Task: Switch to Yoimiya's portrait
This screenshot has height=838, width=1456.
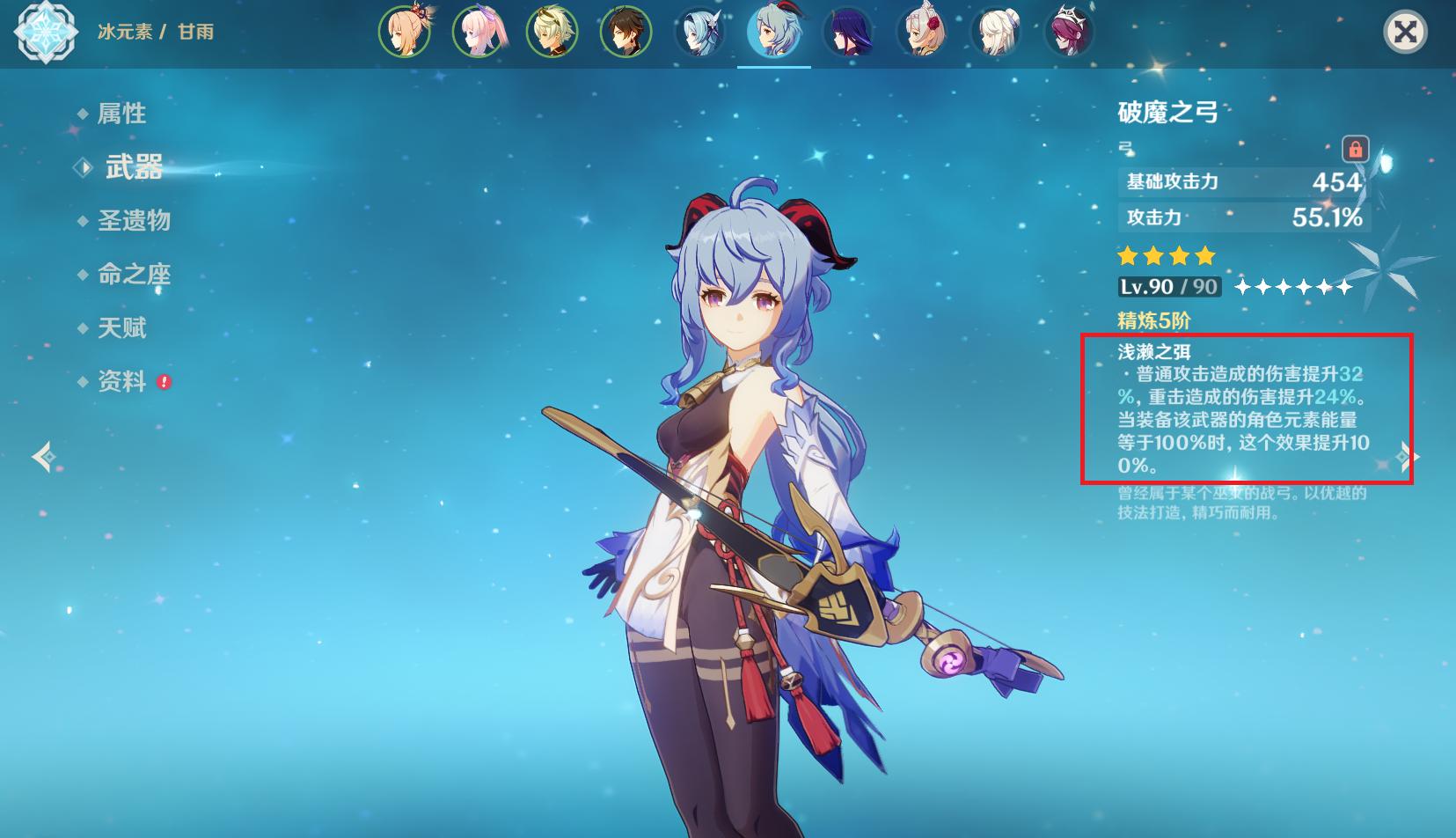Action: 404,33
